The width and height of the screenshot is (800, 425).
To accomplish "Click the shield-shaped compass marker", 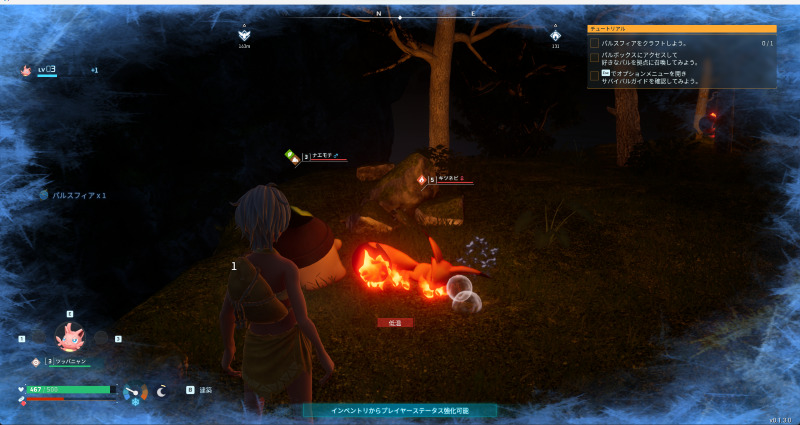I will coord(244,35).
